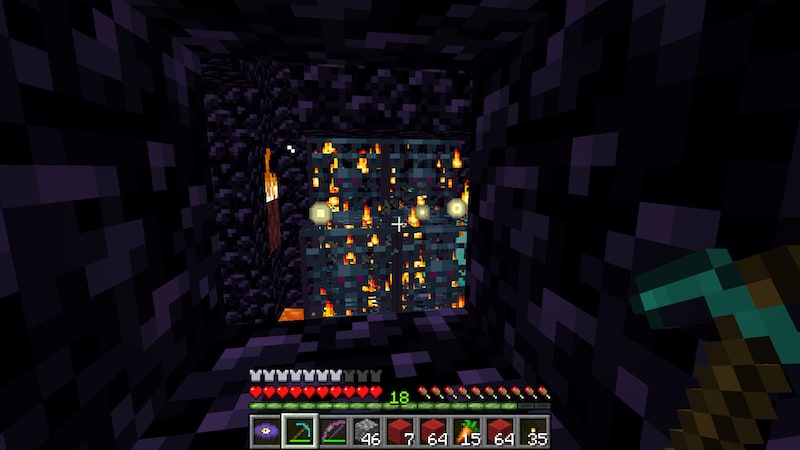Select the purple eye item slot
The width and height of the screenshot is (800, 450).
[x=265, y=431]
